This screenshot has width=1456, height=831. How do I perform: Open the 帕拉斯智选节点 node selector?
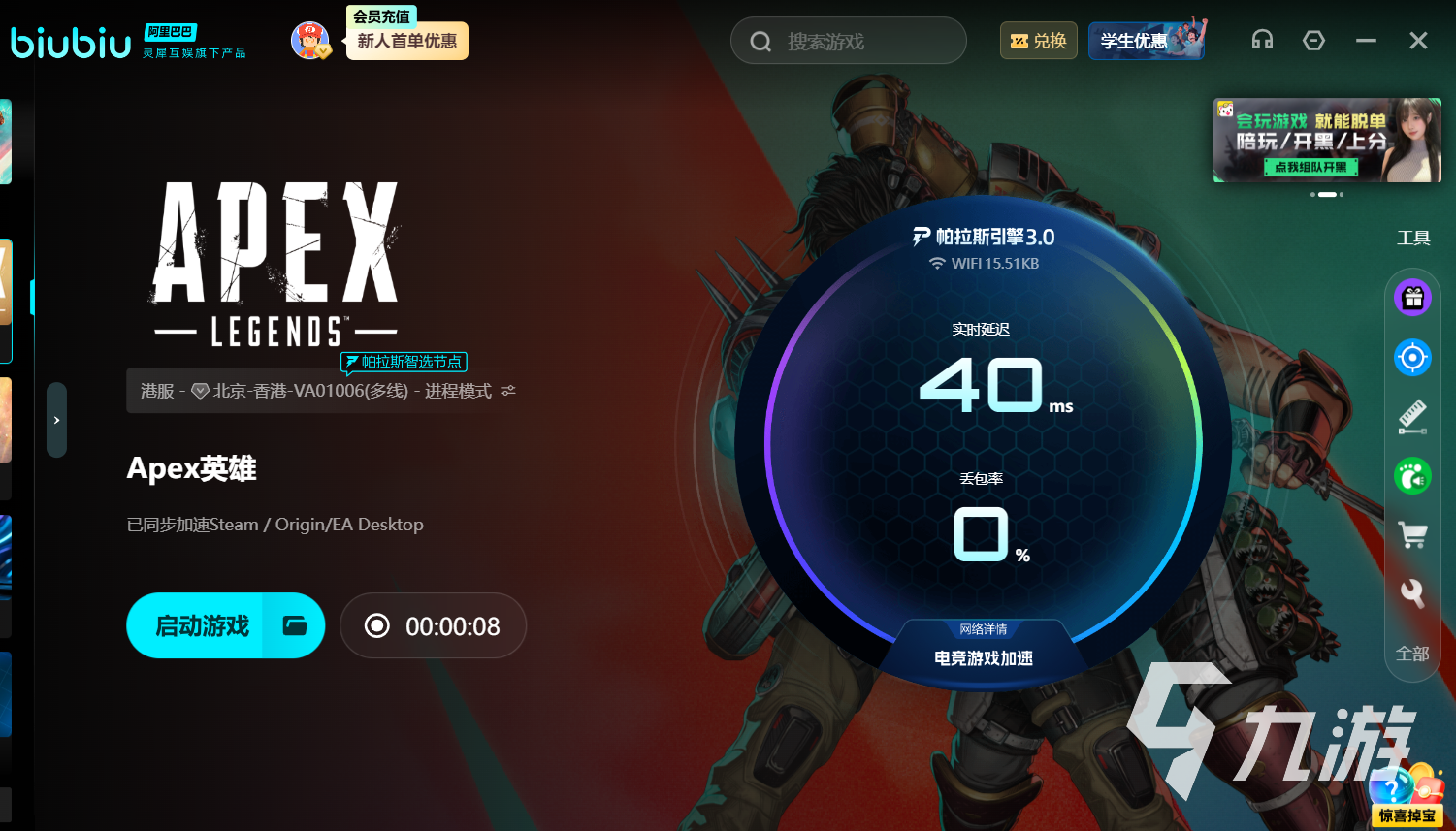[404, 362]
